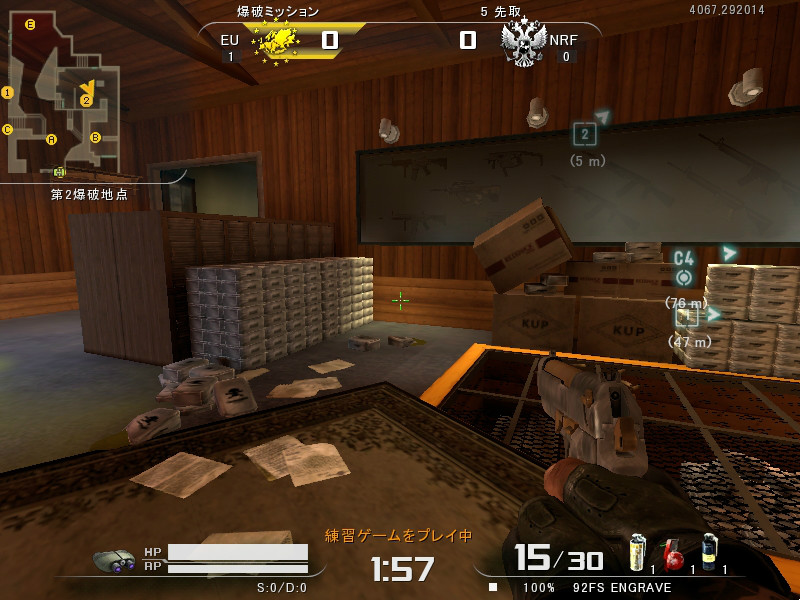Choose the B marker on the minimap

pos(96,137)
